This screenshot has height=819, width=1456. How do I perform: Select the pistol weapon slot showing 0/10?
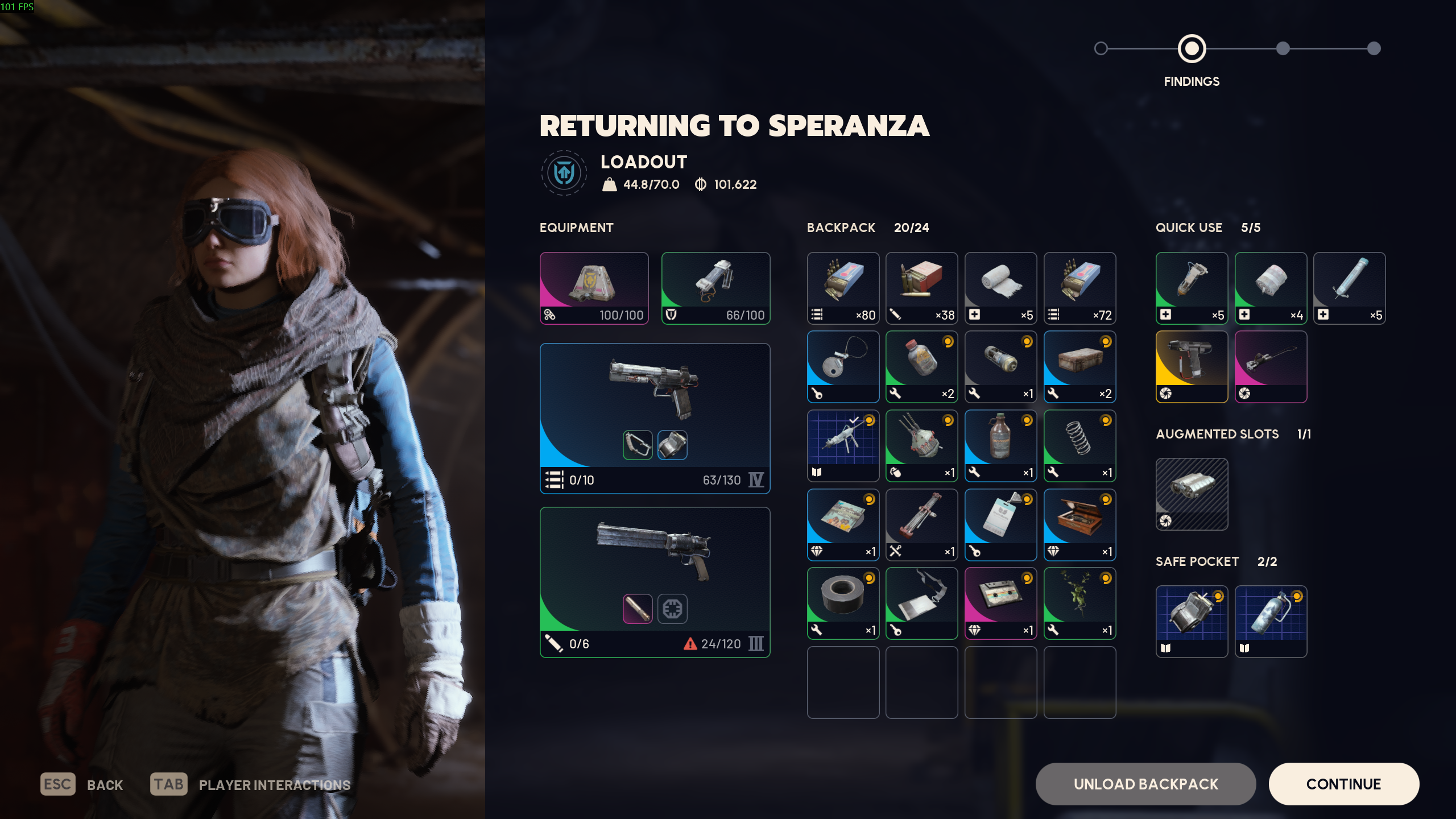click(655, 418)
